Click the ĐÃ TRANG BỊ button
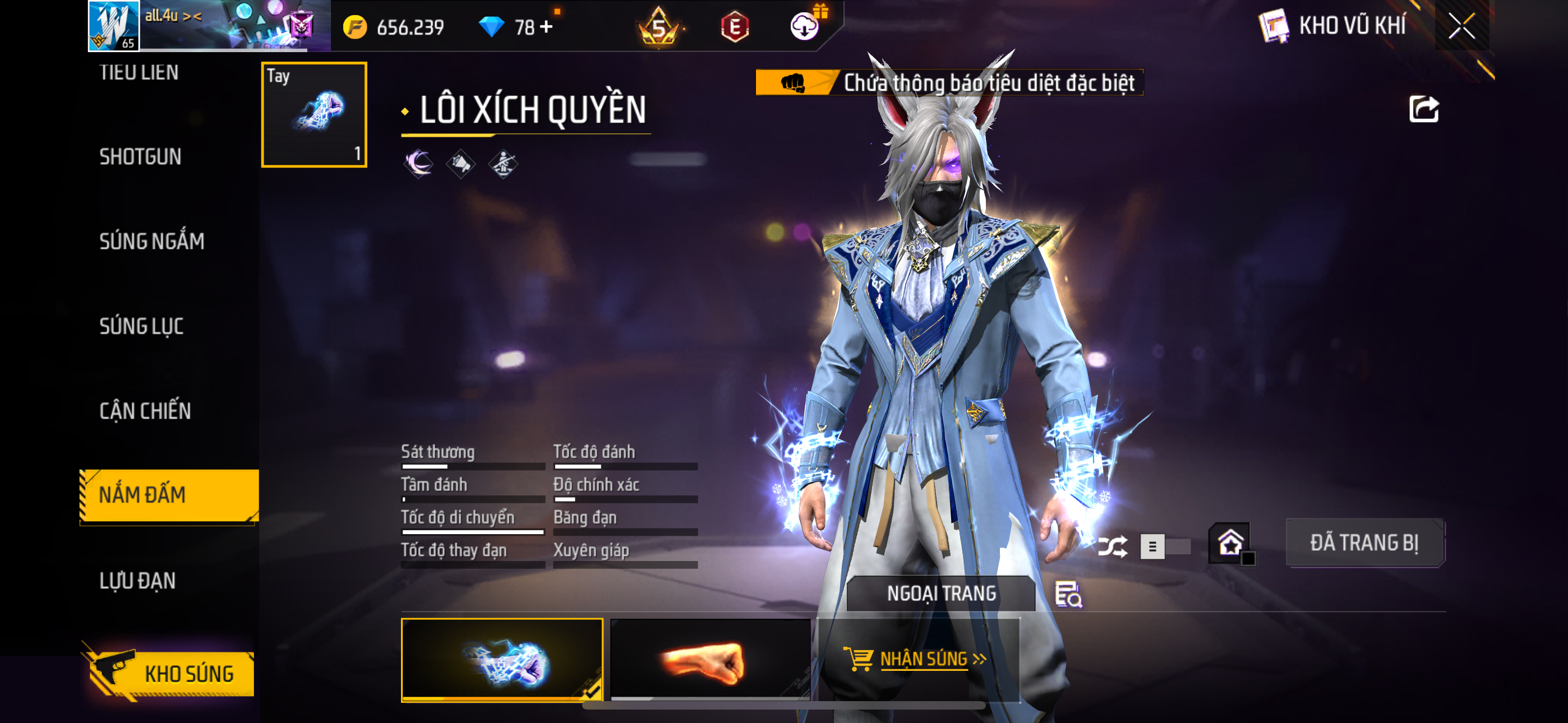Screen dimensions: 1568x723 point(1364,543)
